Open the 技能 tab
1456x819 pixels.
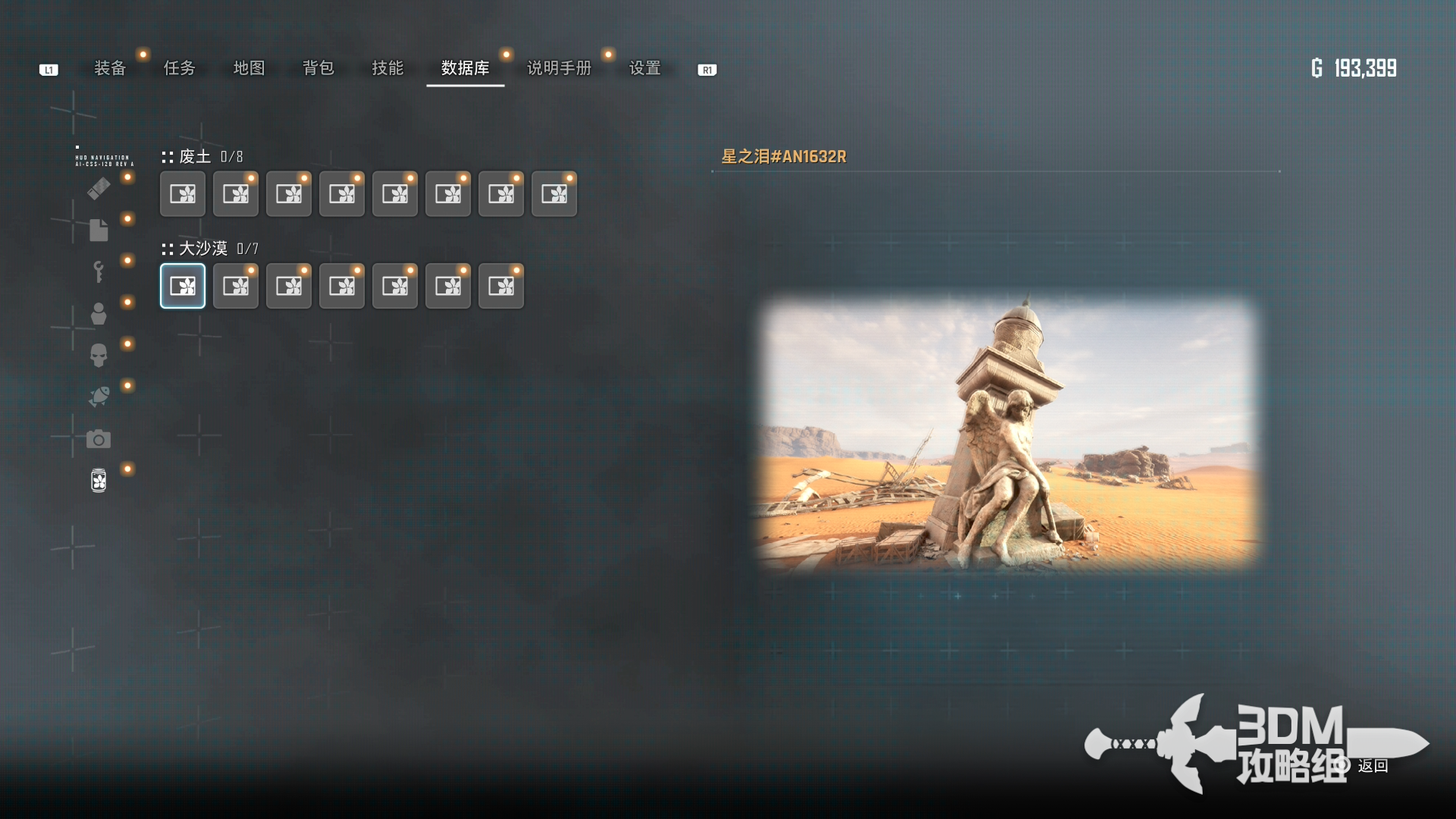click(388, 68)
